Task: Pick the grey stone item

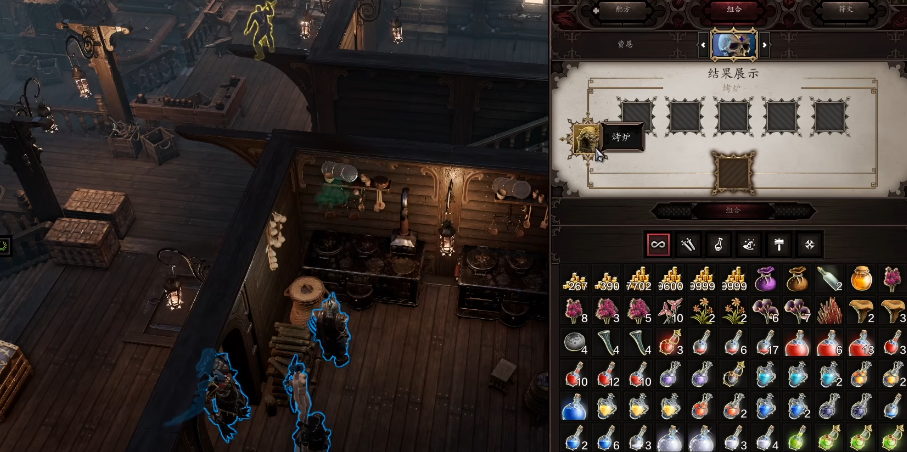Action: 572,343
